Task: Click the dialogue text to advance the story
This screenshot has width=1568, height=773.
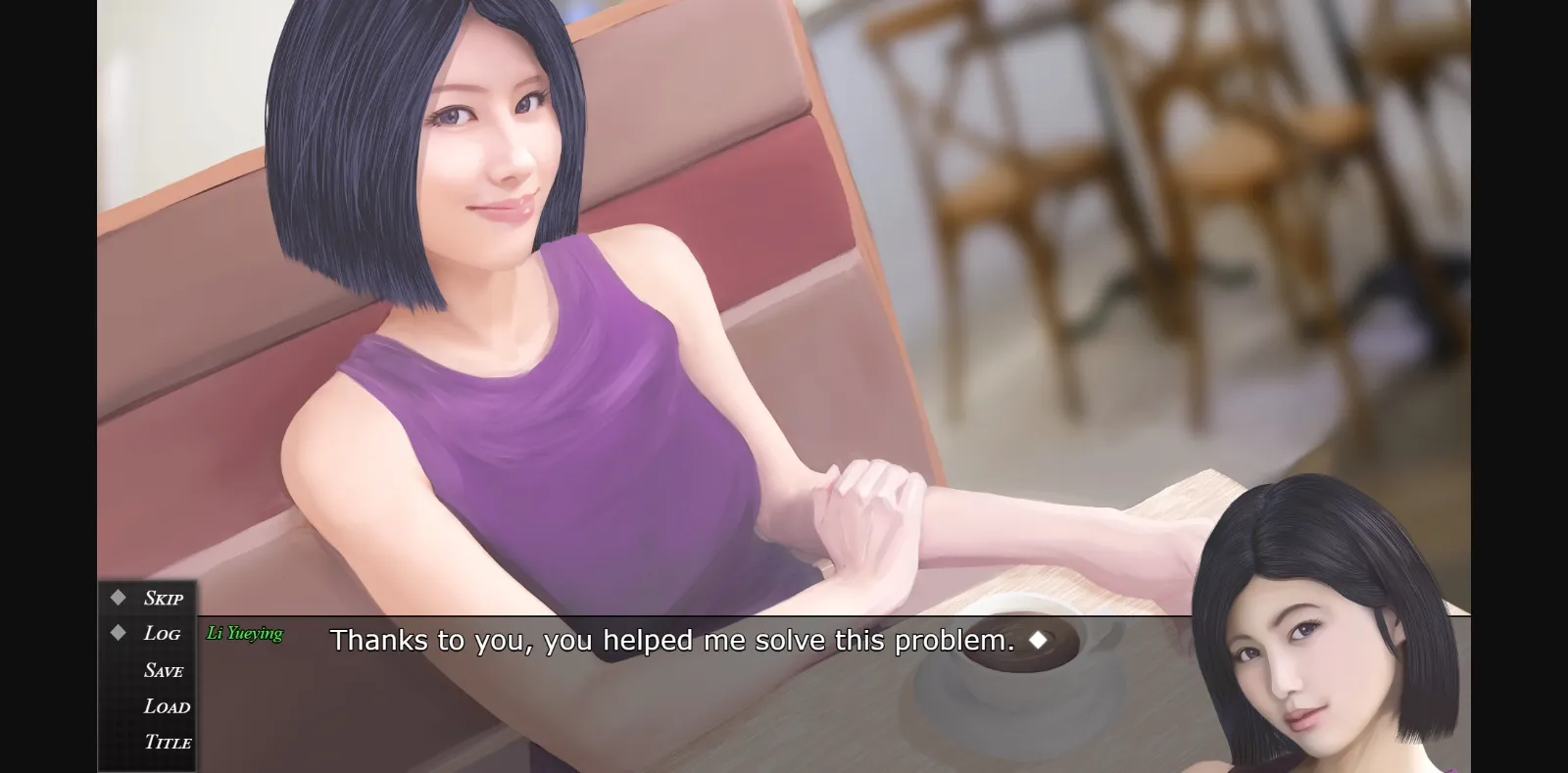Action: point(673,640)
